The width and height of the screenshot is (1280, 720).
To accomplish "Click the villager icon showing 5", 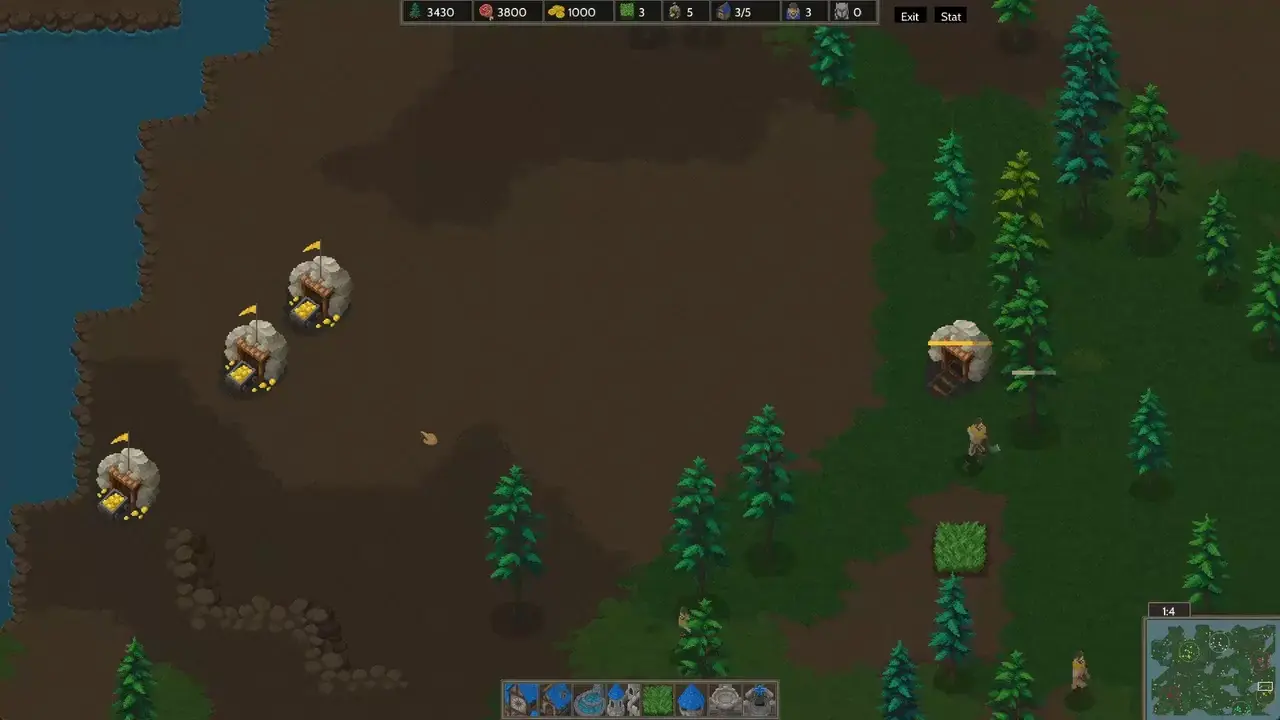I will click(x=675, y=12).
